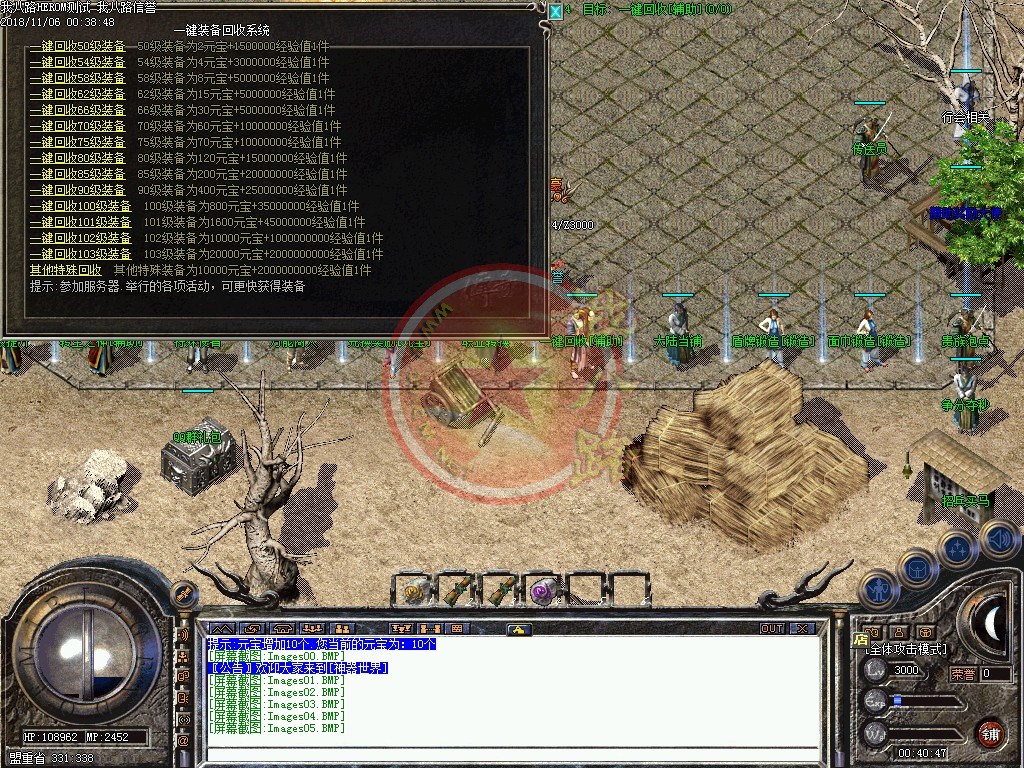
Task: Open the red 铺 shop button
Action: (989, 732)
